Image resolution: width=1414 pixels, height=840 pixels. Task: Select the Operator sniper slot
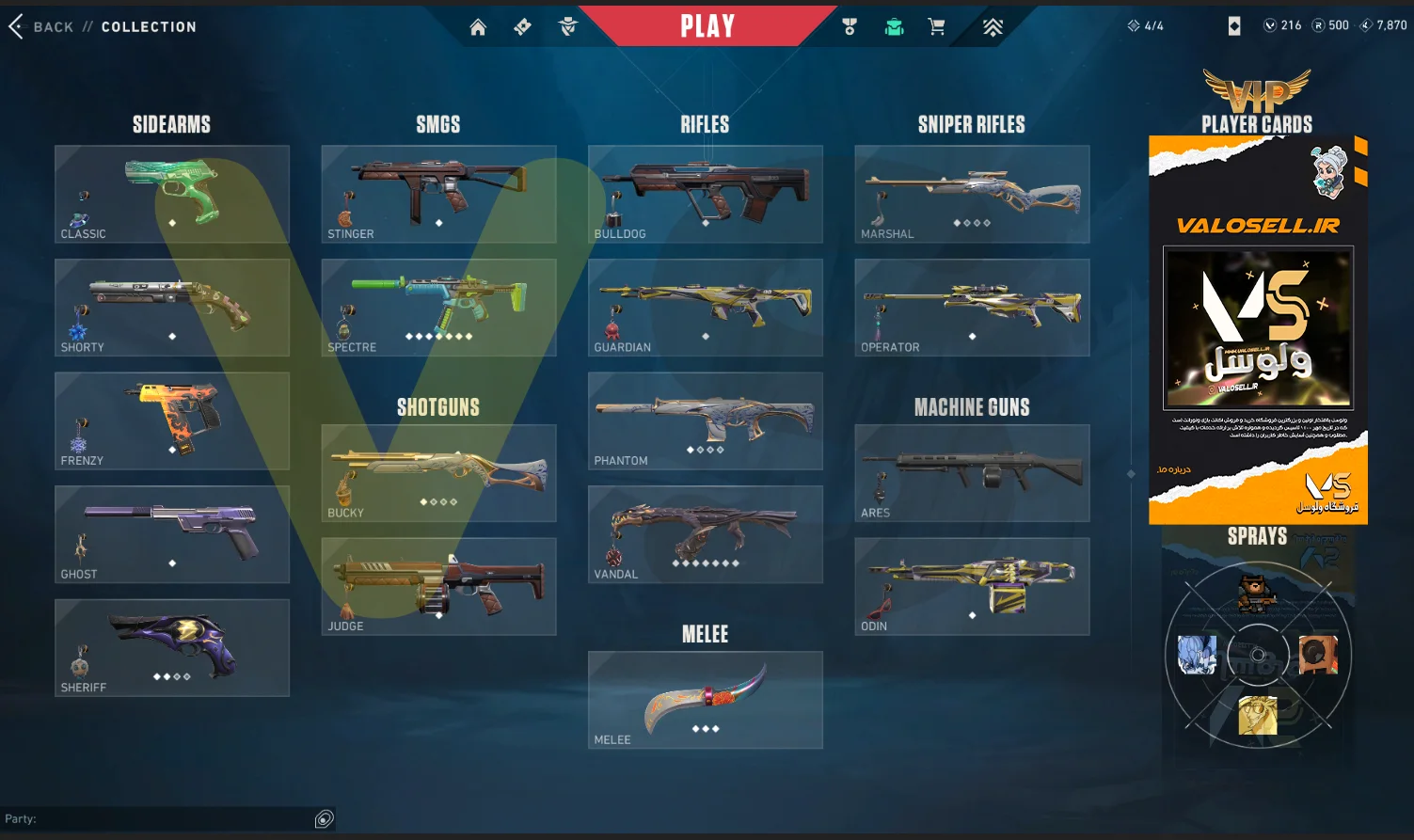972,308
